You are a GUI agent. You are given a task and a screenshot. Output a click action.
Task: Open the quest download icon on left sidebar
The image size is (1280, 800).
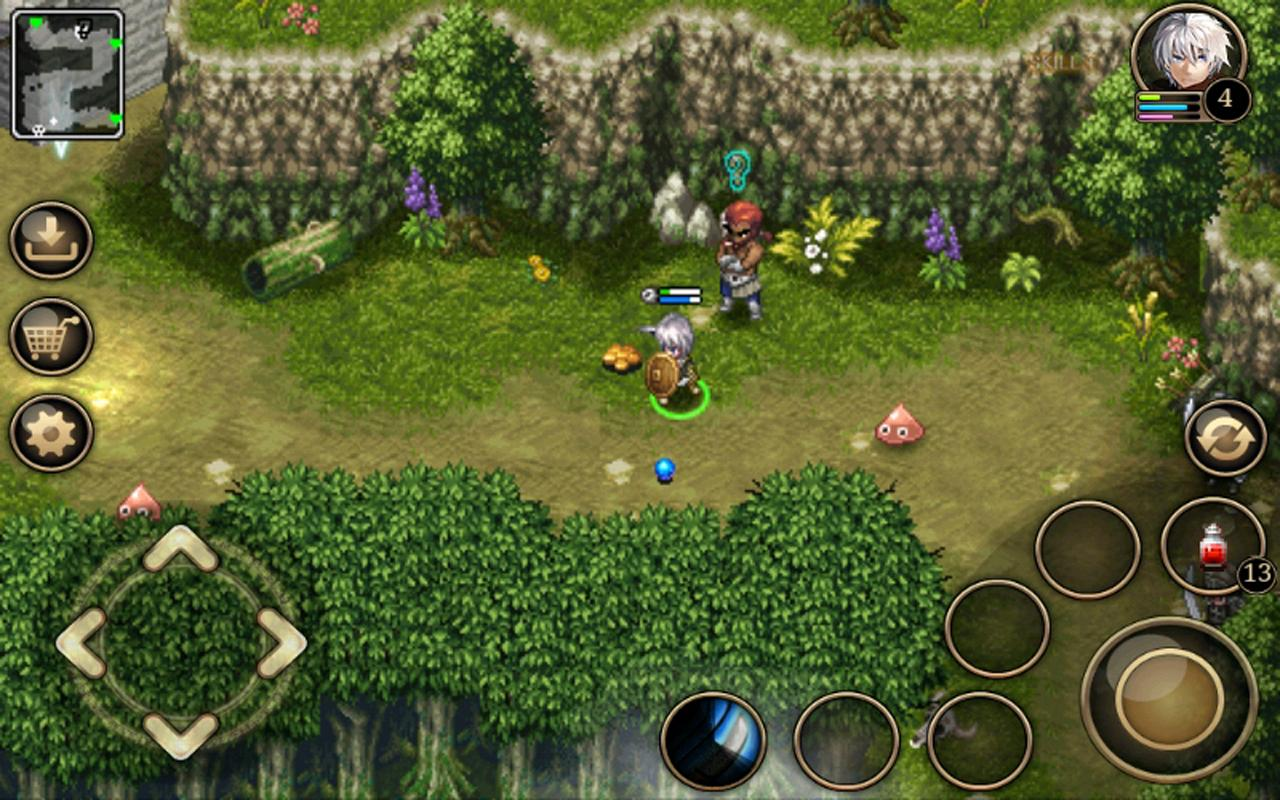pyautogui.click(x=51, y=237)
